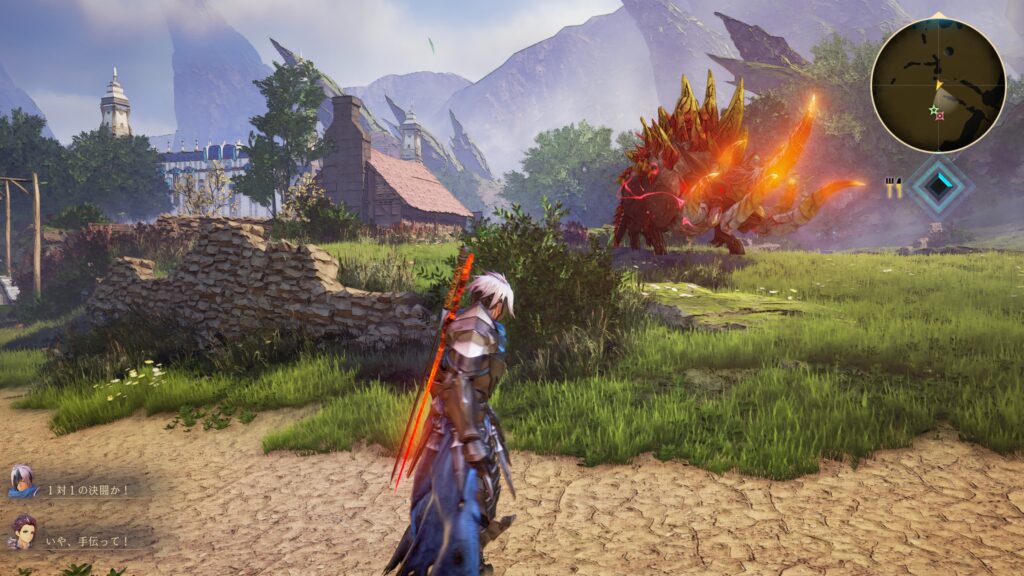The image size is (1024, 576).
Task: Open the circular minimap
Action: click(x=937, y=84)
